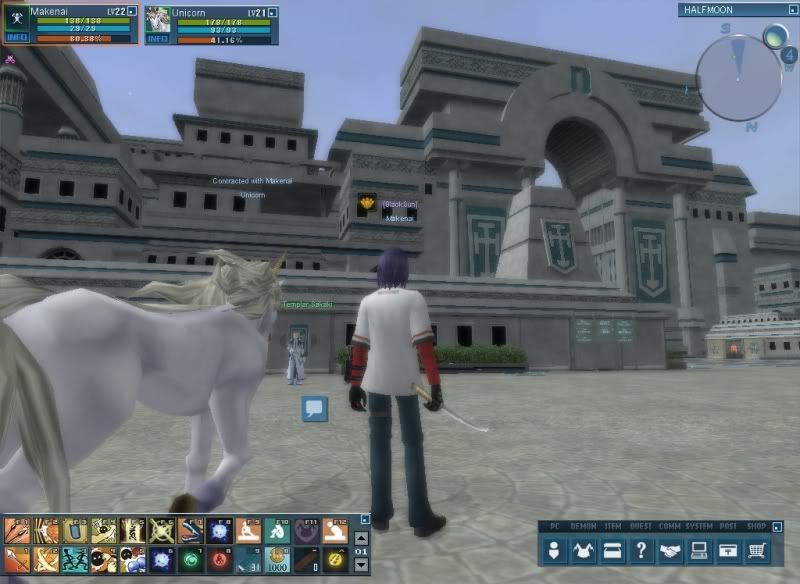The height and width of the screenshot is (584, 800).
Task: Open the Item inventory chest icon
Action: [x=612, y=550]
